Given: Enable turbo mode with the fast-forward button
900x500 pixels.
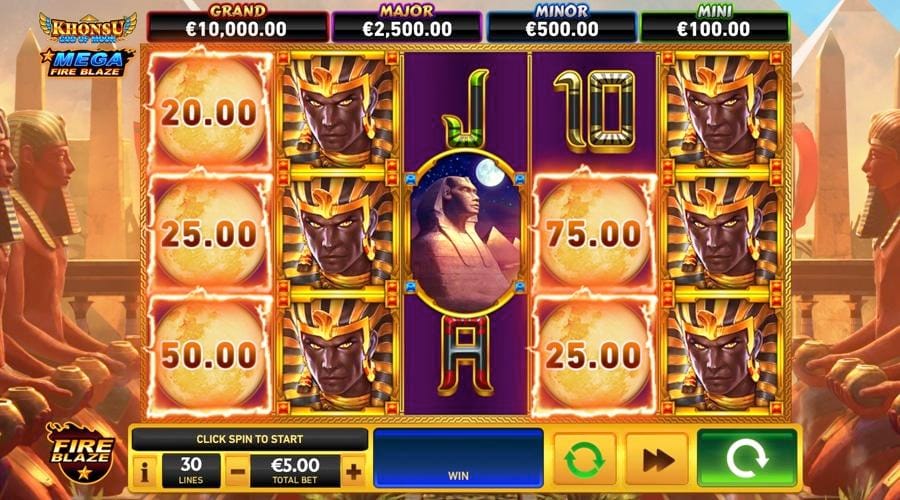Looking at the screenshot, I should 656,459.
